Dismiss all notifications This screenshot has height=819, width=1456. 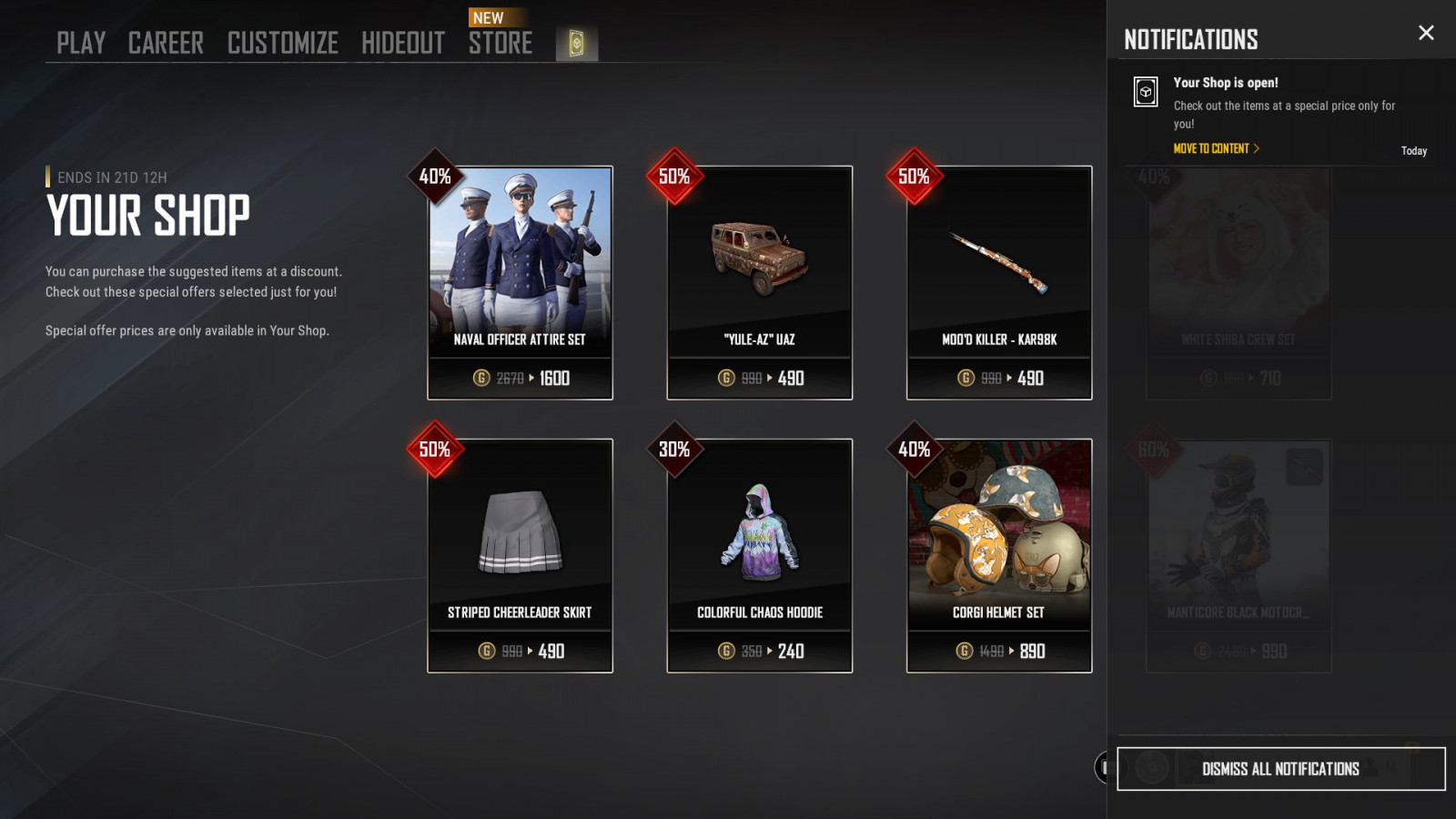pyautogui.click(x=1280, y=769)
